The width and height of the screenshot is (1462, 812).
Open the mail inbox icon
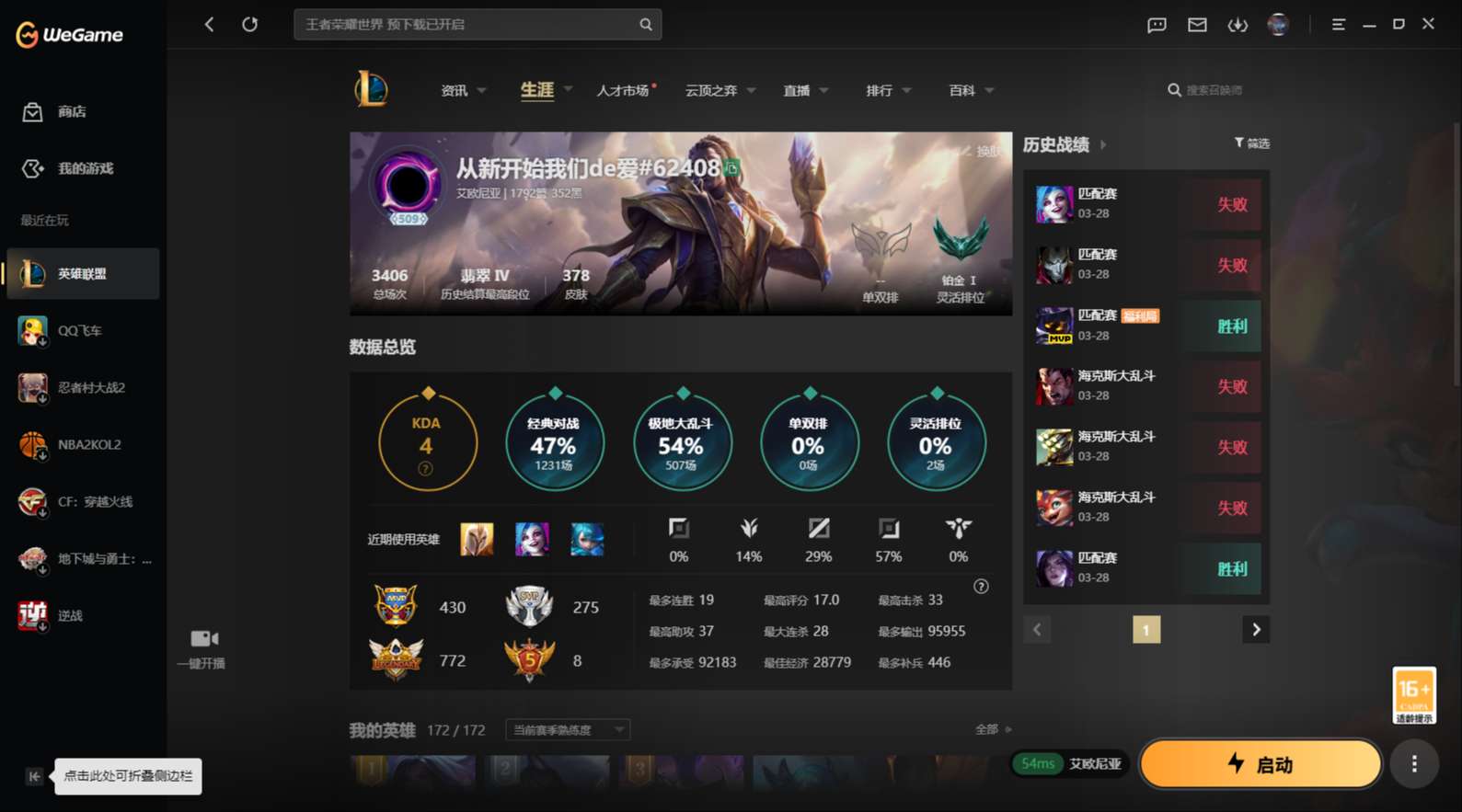coord(1197,25)
